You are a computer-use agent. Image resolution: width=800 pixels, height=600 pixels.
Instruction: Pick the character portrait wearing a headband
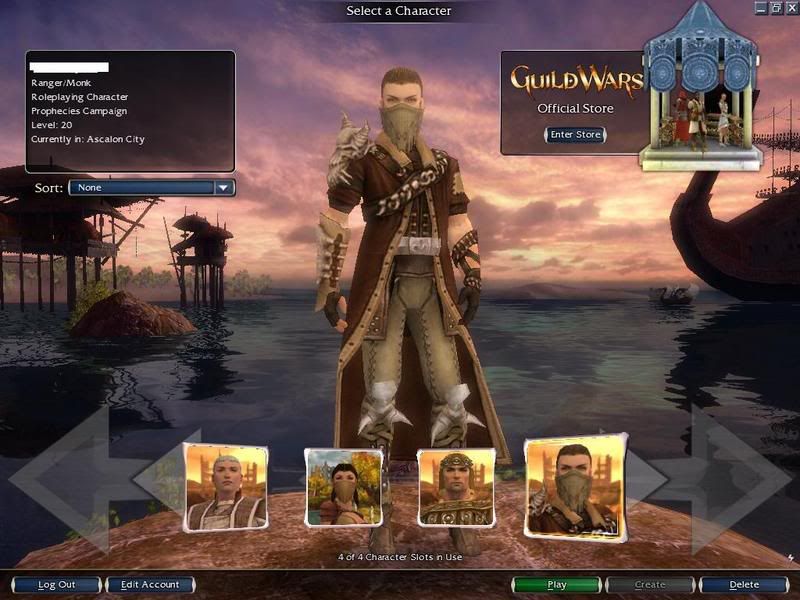[x=456, y=487]
